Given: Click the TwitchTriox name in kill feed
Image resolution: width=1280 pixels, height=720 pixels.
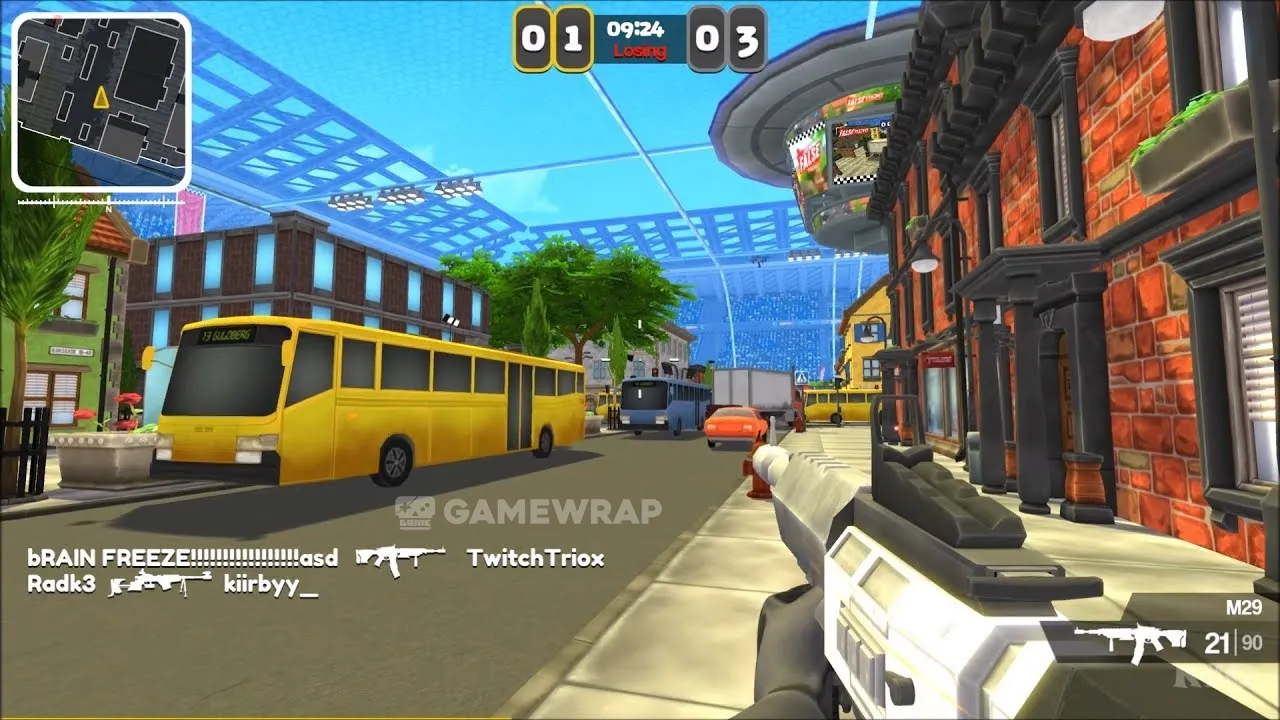Looking at the screenshot, I should [535, 558].
